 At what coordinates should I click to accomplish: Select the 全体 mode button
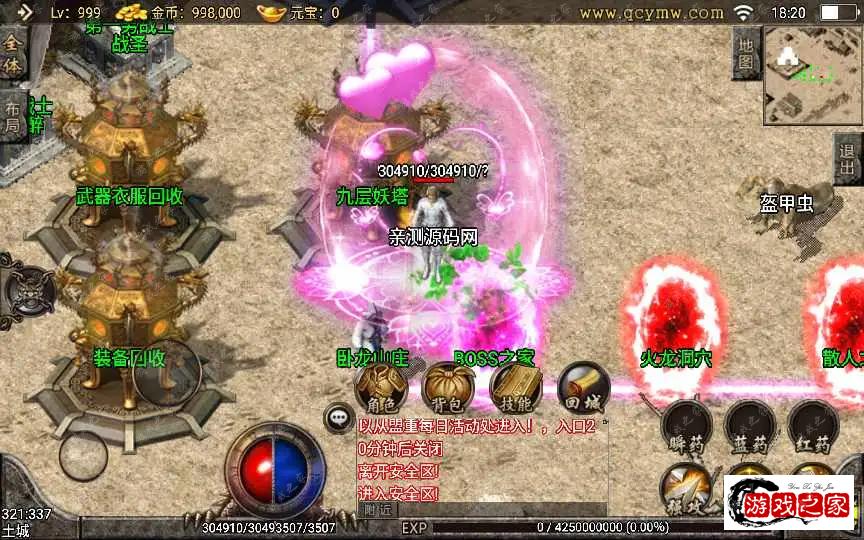[x=12, y=54]
